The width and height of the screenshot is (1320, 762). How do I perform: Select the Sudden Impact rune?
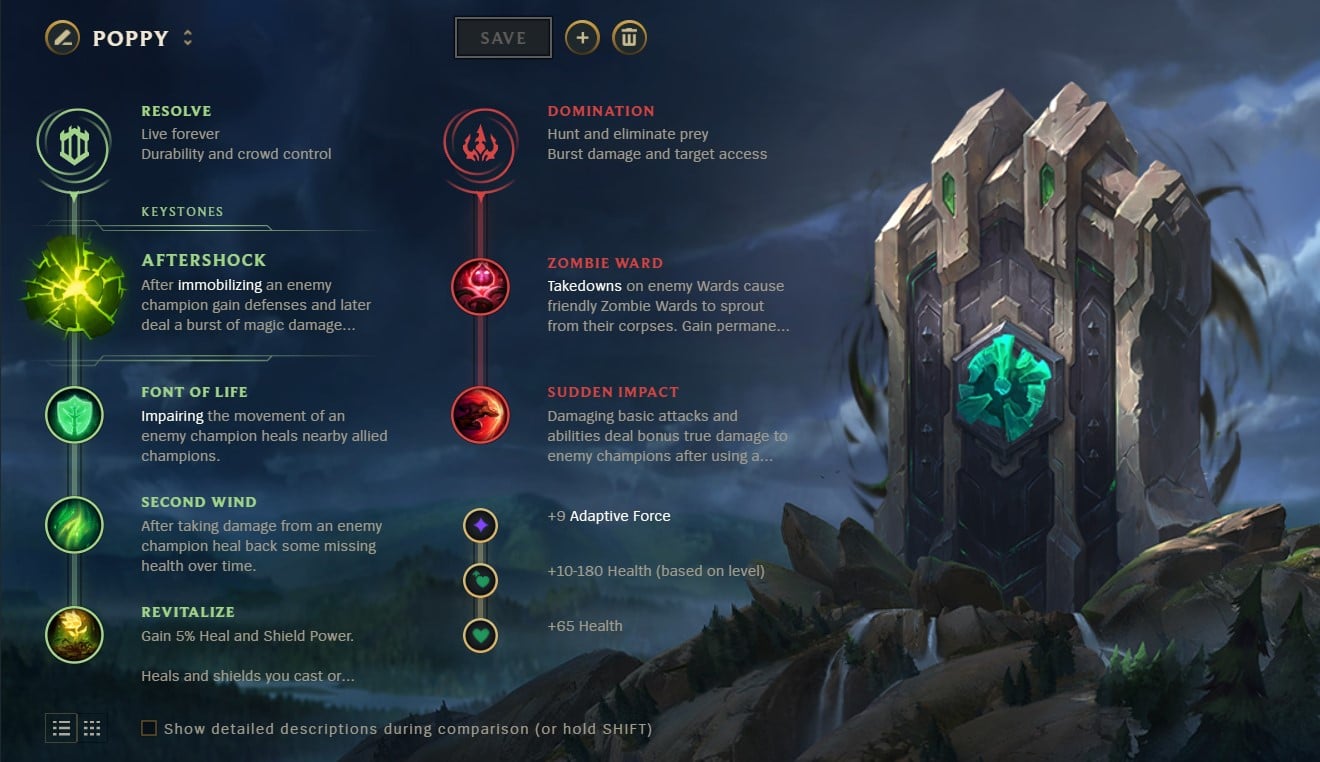click(x=480, y=414)
